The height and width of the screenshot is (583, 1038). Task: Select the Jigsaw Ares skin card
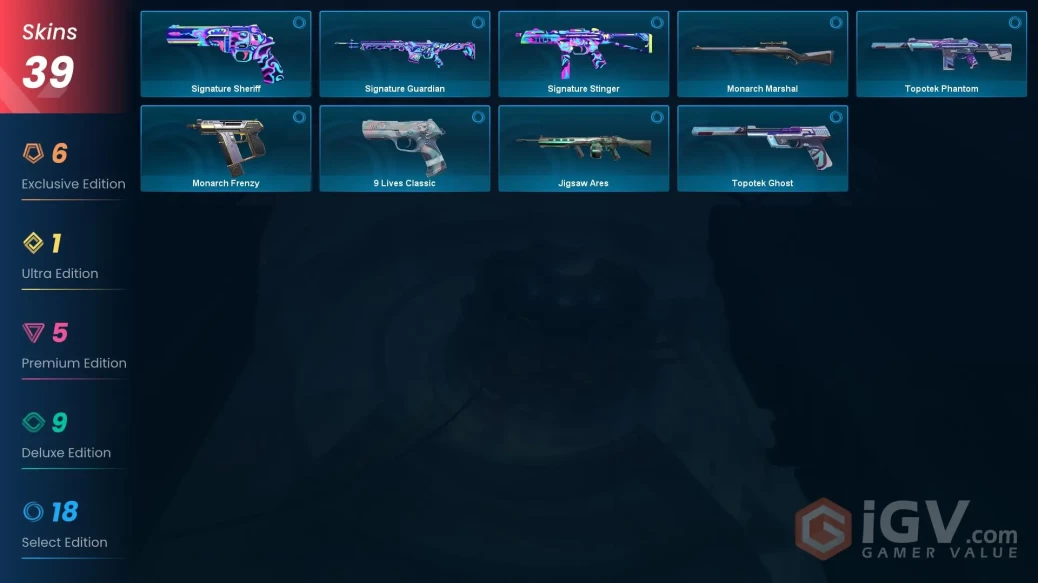pyautogui.click(x=584, y=148)
